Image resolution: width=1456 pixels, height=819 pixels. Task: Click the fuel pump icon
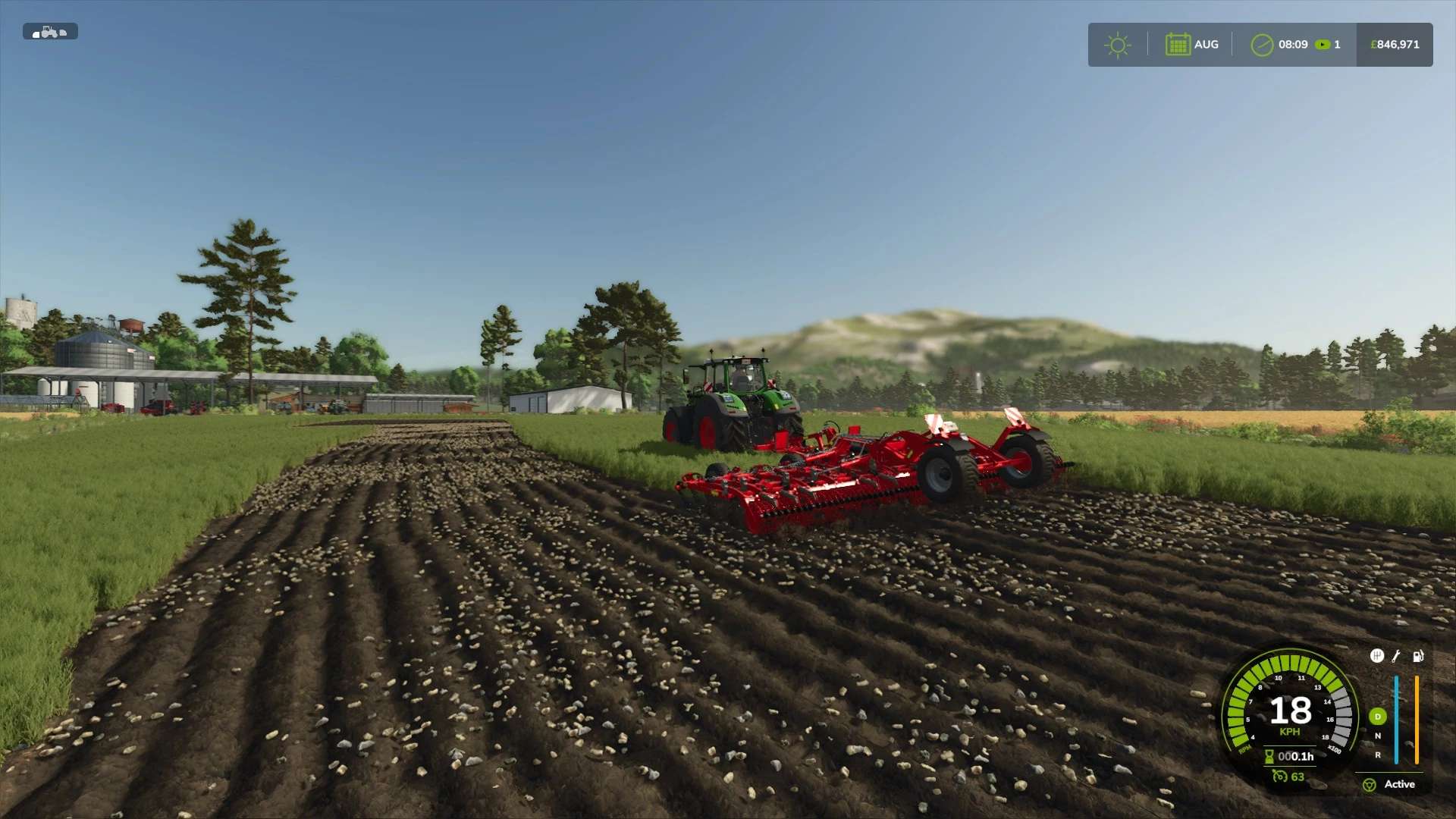click(x=1417, y=656)
